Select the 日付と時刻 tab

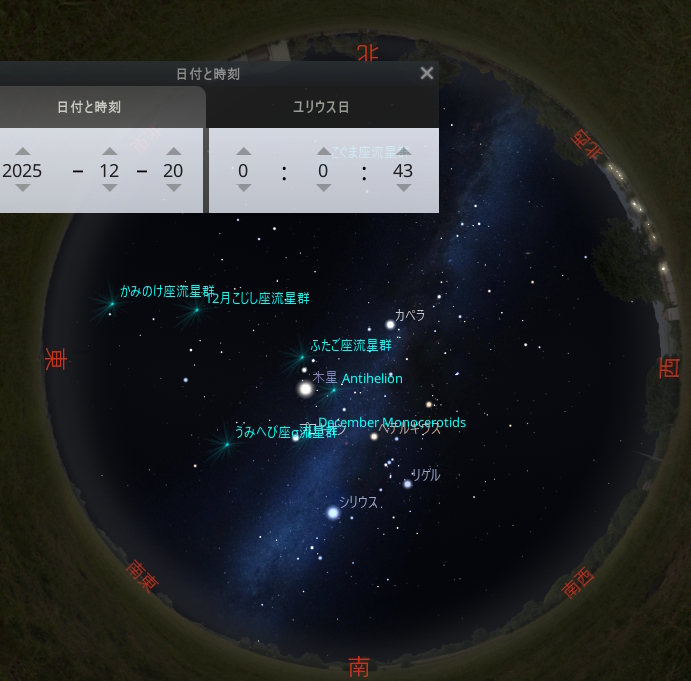click(89, 107)
